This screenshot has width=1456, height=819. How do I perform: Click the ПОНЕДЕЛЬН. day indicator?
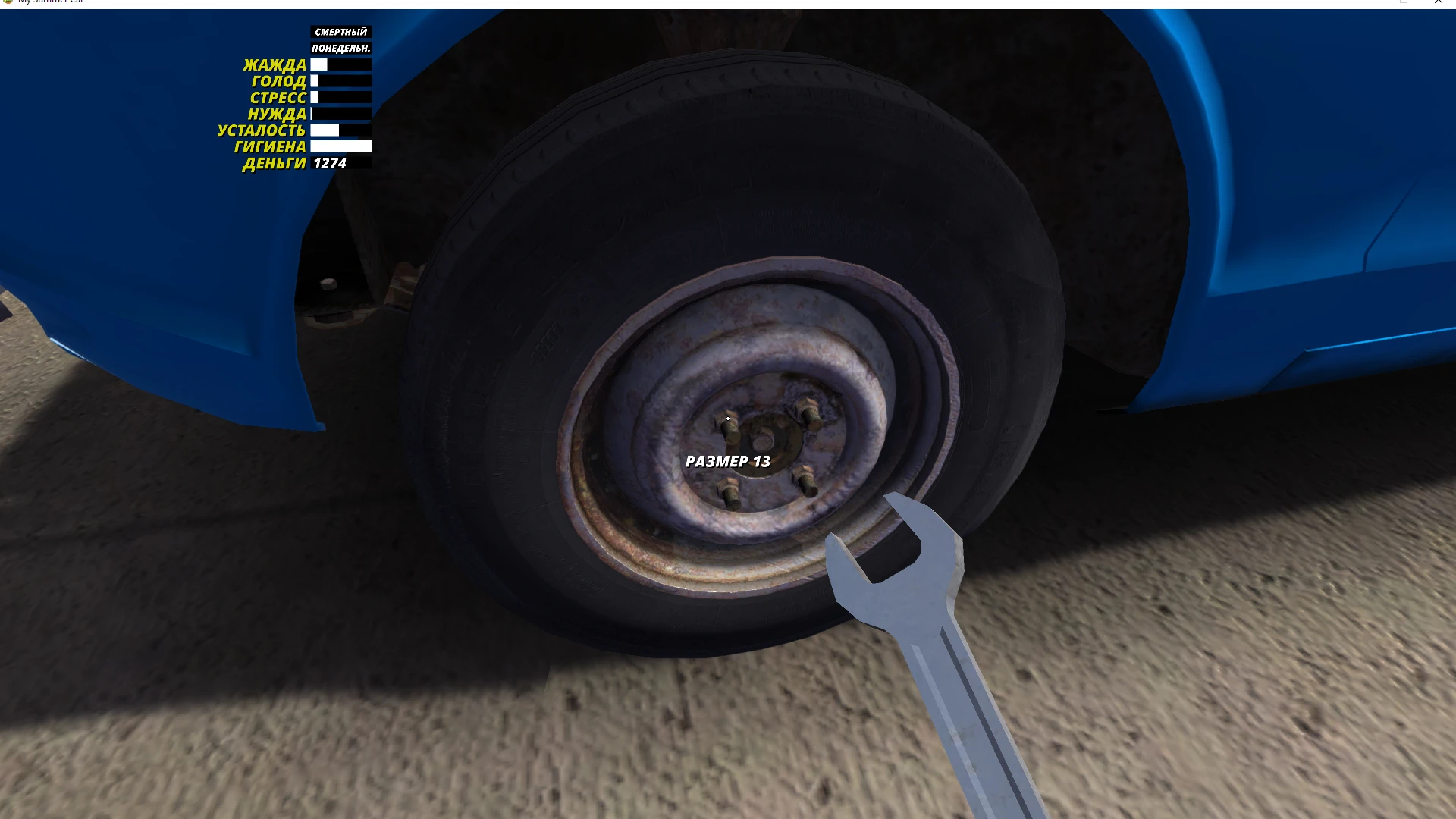341,49
